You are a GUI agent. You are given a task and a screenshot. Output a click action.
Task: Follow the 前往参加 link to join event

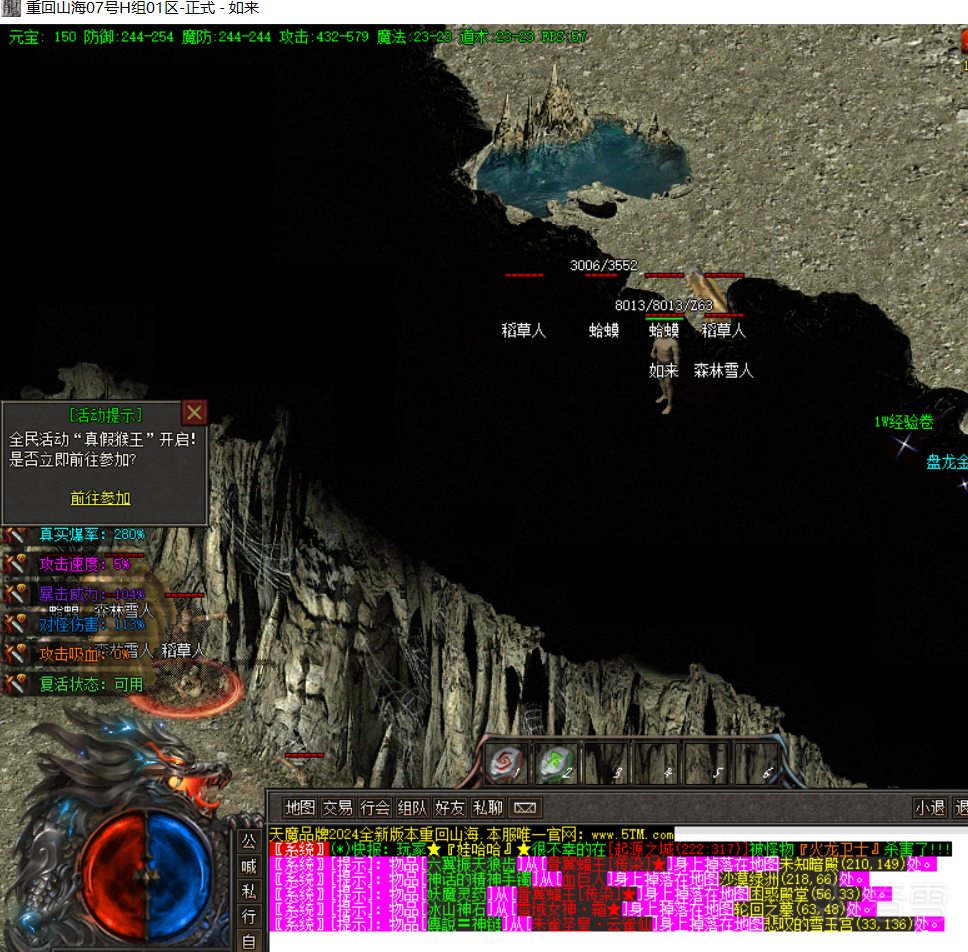click(100, 497)
